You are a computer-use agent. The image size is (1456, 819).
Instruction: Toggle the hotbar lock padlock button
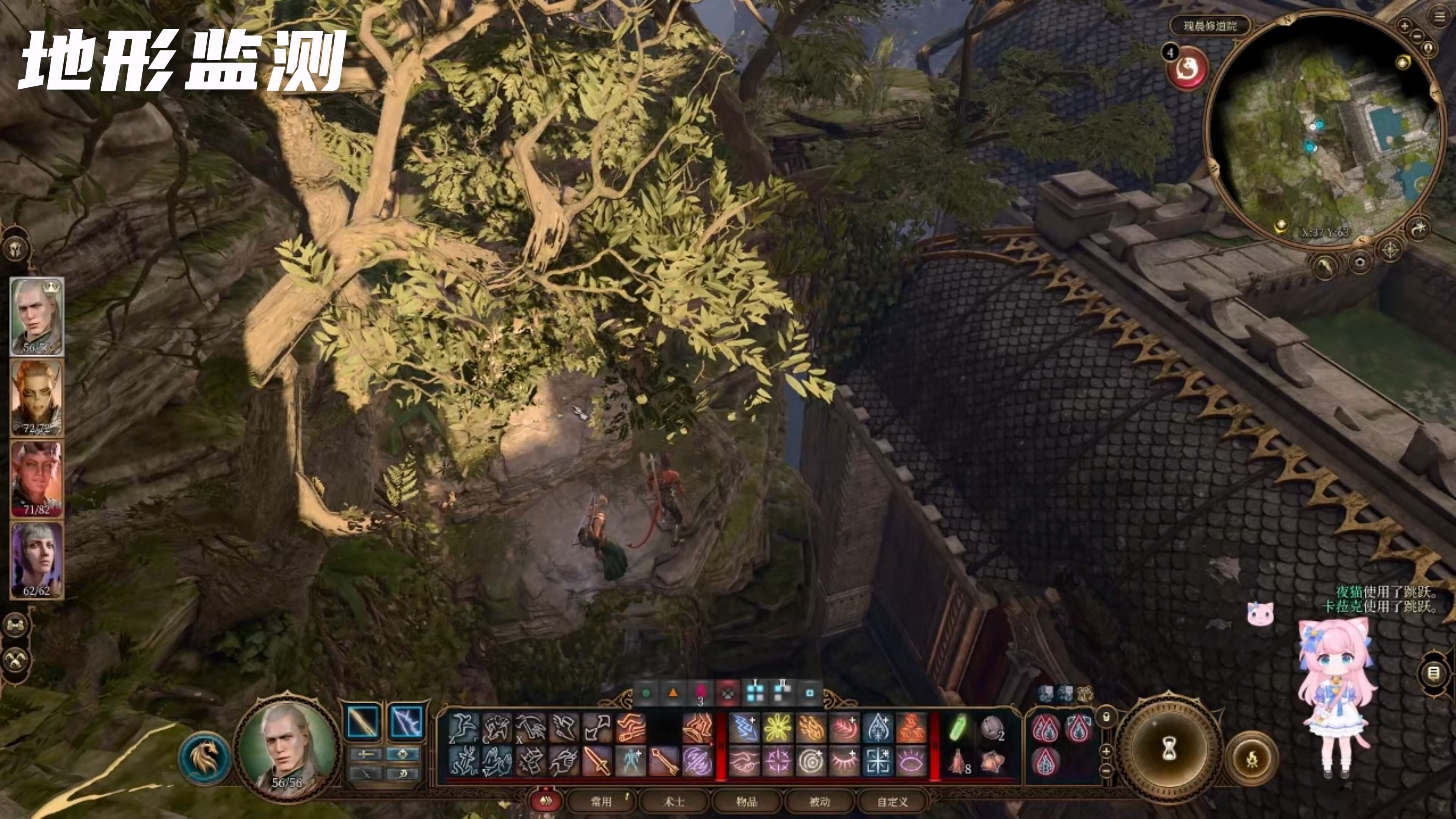[x=1106, y=717]
